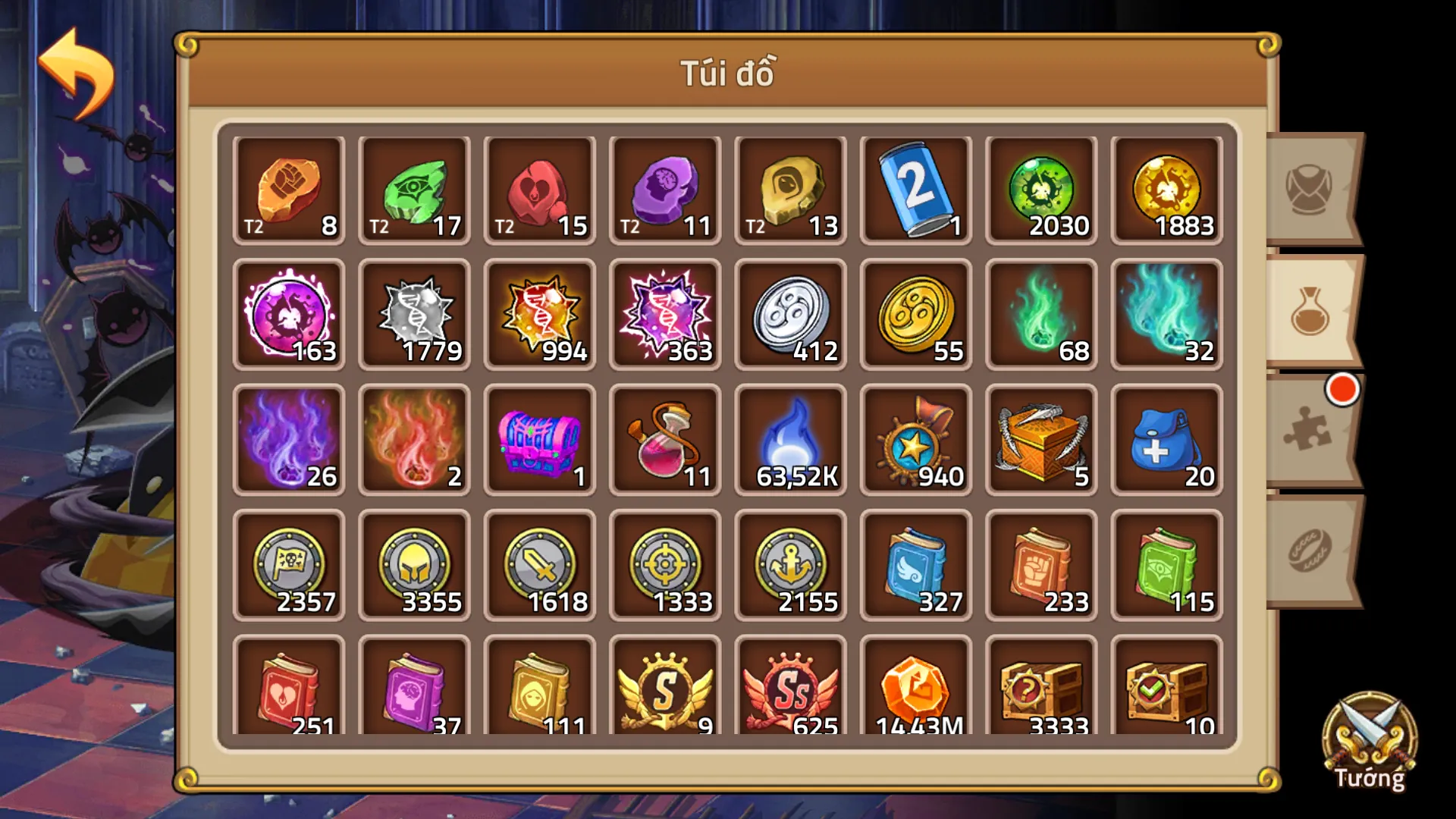Select the blue backpack item

pos(1166,440)
